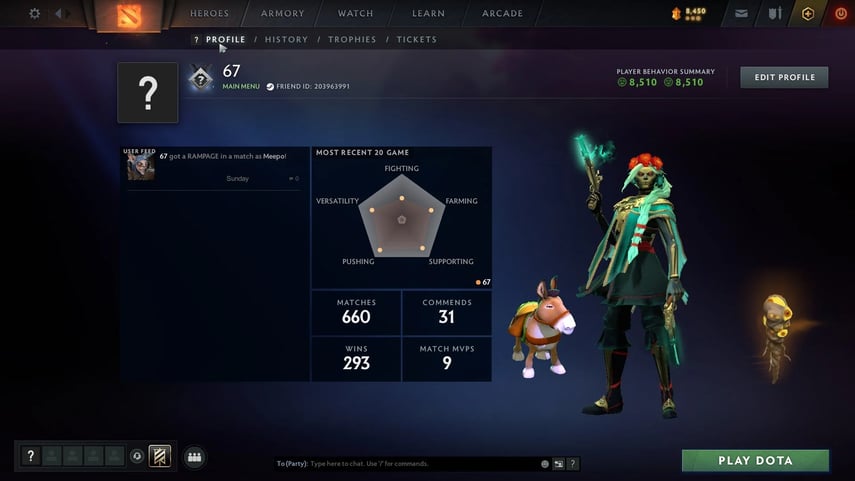This screenshot has height=481, width=855.
Task: Click the Edit Profile button
Action: [x=784, y=77]
